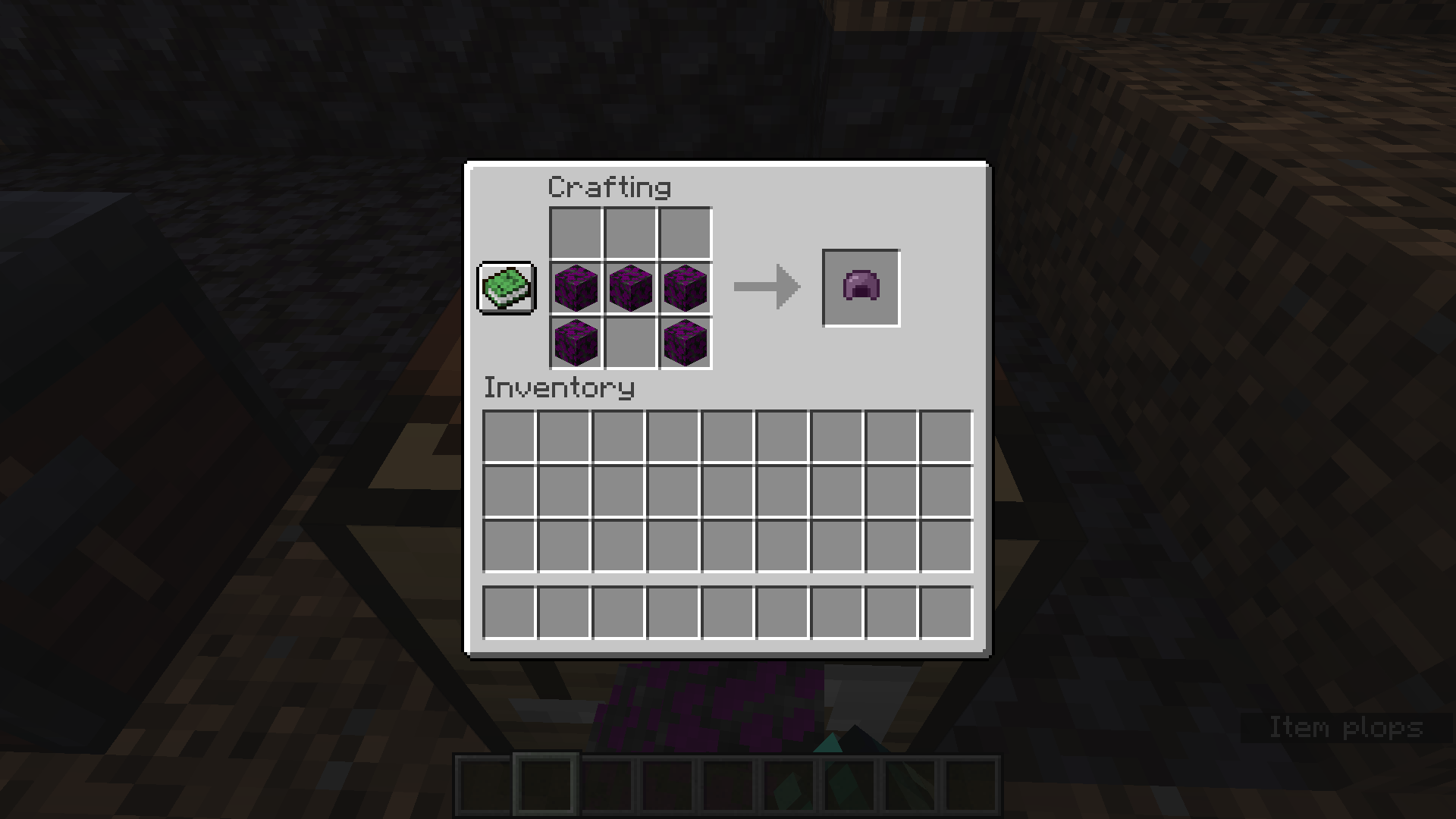Select the empty top-center crafting slot
The width and height of the screenshot is (1456, 819).
tap(629, 234)
